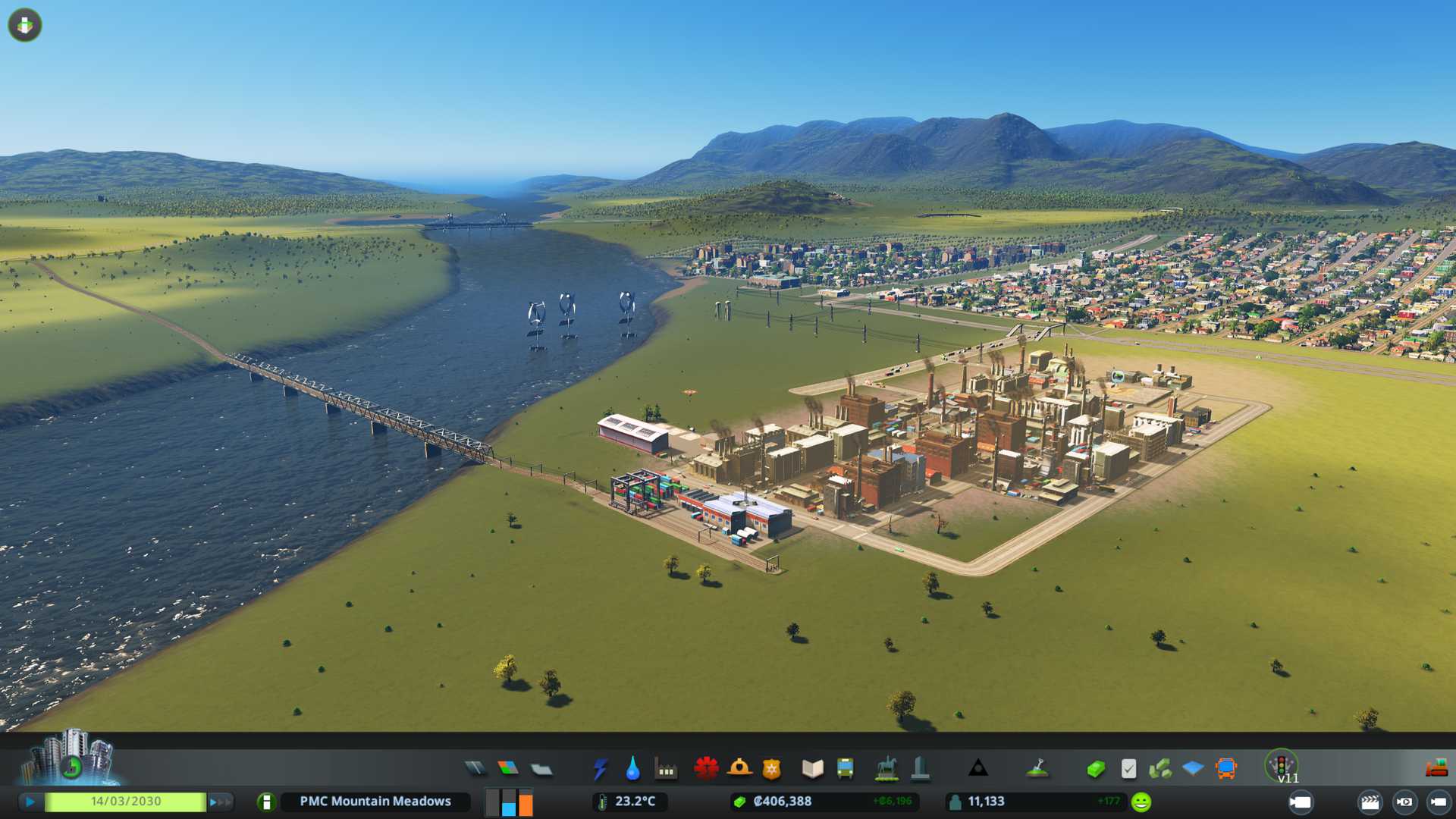
Task: Open Parks statue decoration menu
Action: (x=886, y=769)
